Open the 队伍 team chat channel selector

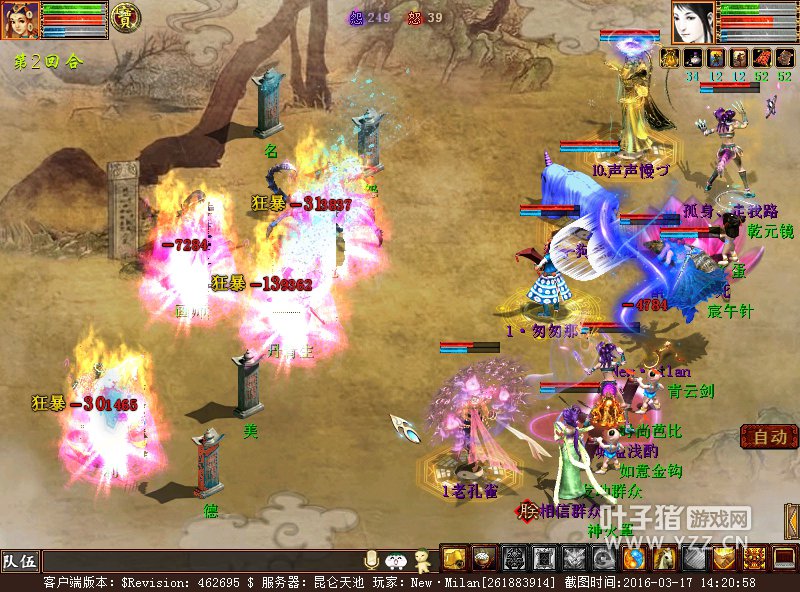(20, 561)
